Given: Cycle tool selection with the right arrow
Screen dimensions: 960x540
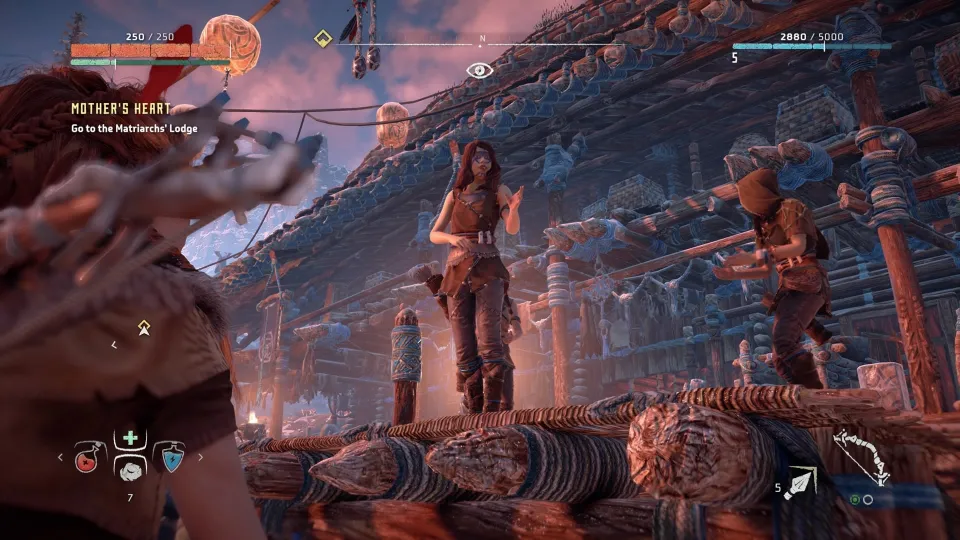Looking at the screenshot, I should pyautogui.click(x=200, y=458).
